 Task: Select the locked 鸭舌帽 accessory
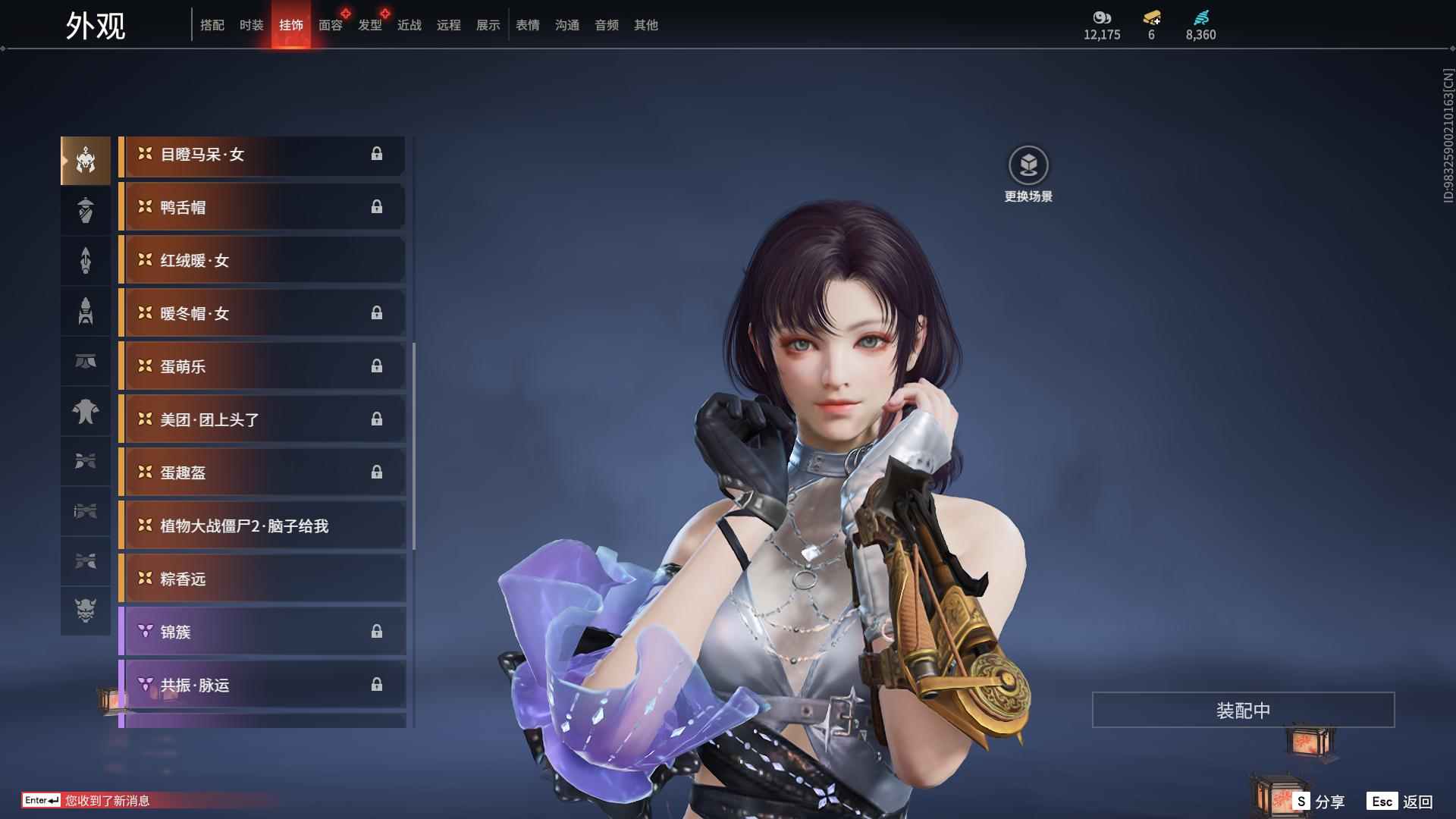coord(262,207)
